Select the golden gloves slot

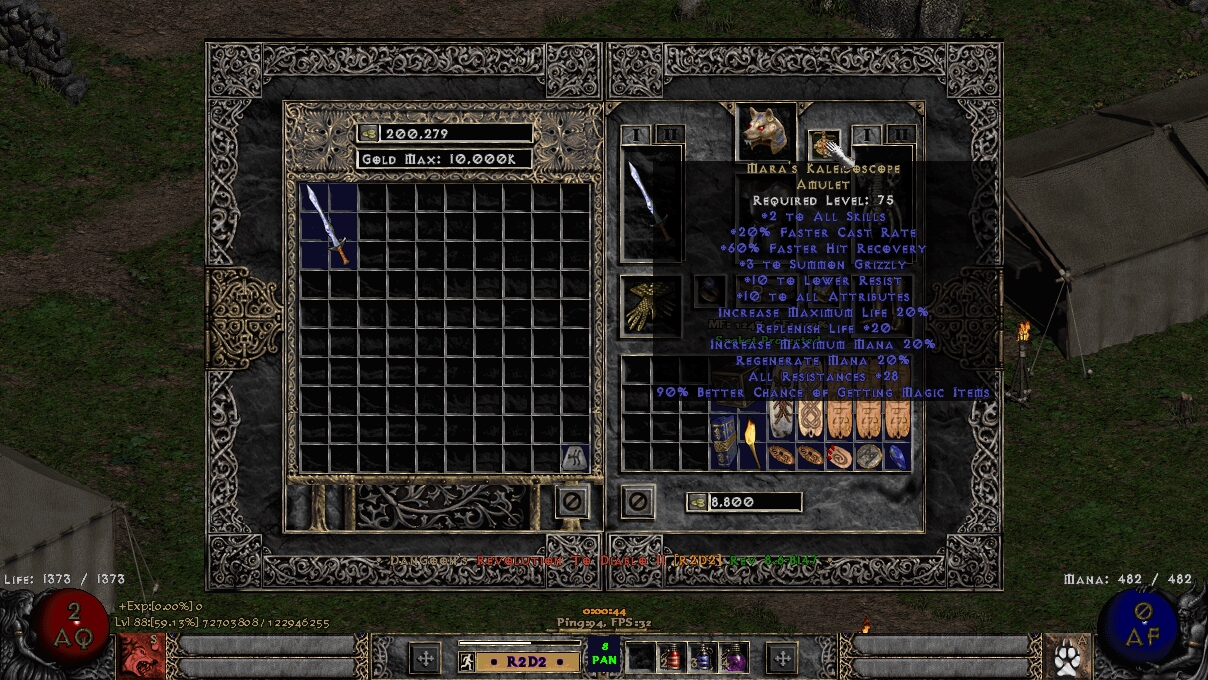pyautogui.click(x=650, y=306)
